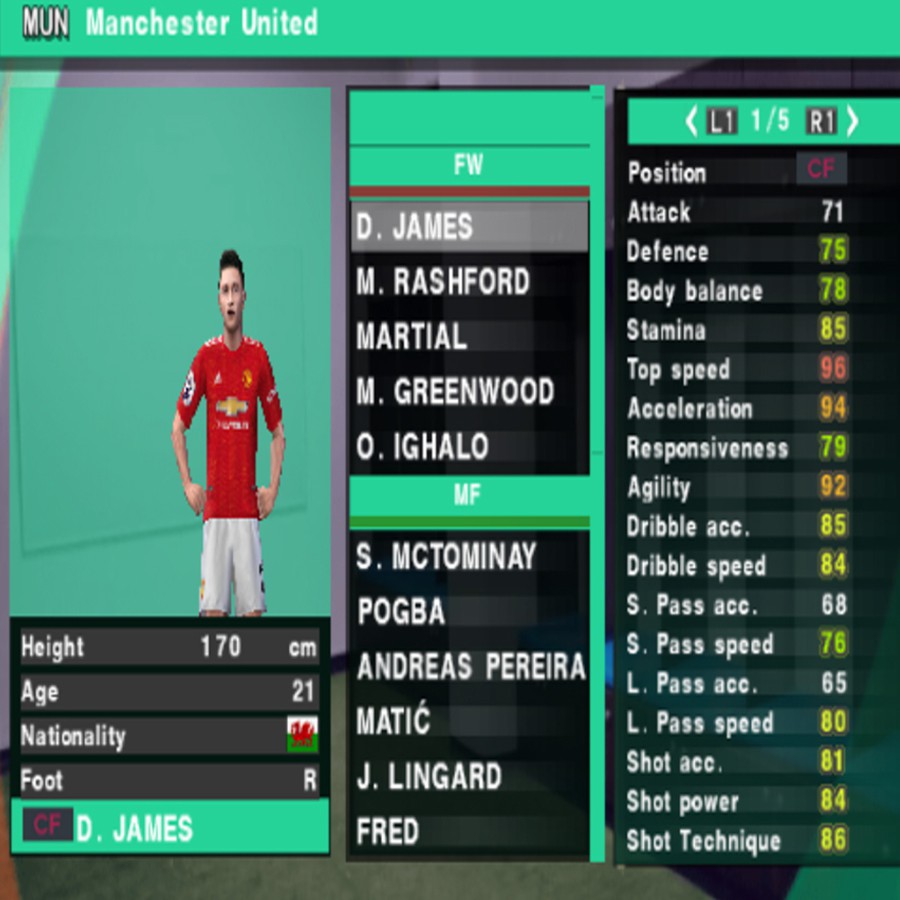The height and width of the screenshot is (900, 900).
Task: Select Matić in the midfielder list
Action: tap(467, 721)
